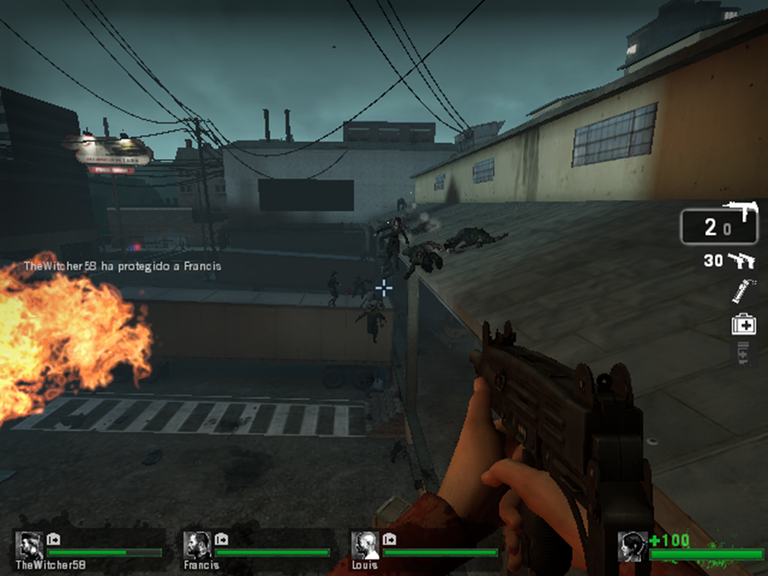Click TheWitcher58's teammate portrait
The width and height of the screenshot is (768, 576).
click(29, 545)
